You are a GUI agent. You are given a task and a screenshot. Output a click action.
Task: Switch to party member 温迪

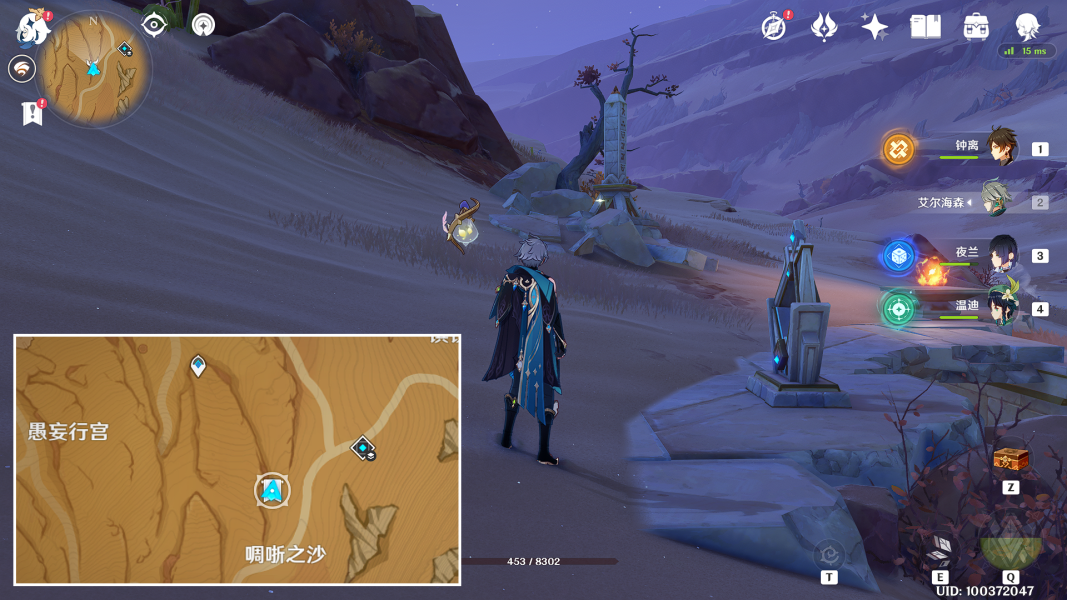coord(1000,307)
